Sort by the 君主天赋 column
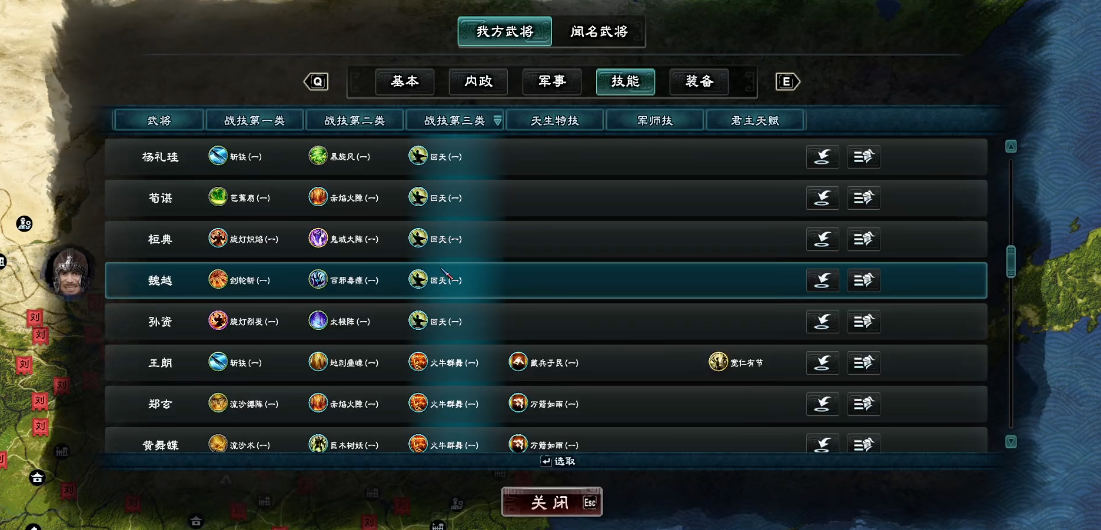 coord(755,121)
